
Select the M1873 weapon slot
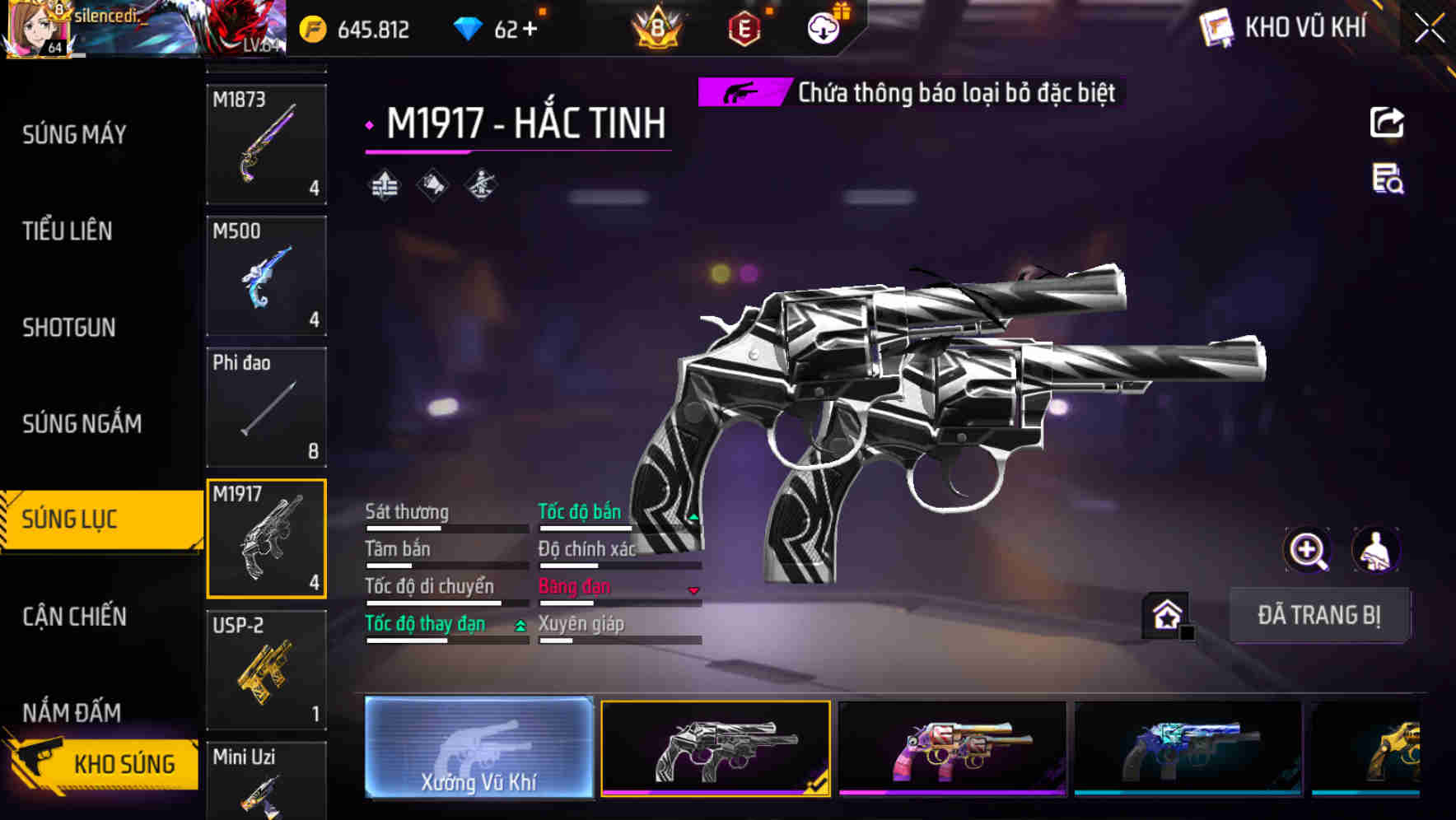click(266, 144)
